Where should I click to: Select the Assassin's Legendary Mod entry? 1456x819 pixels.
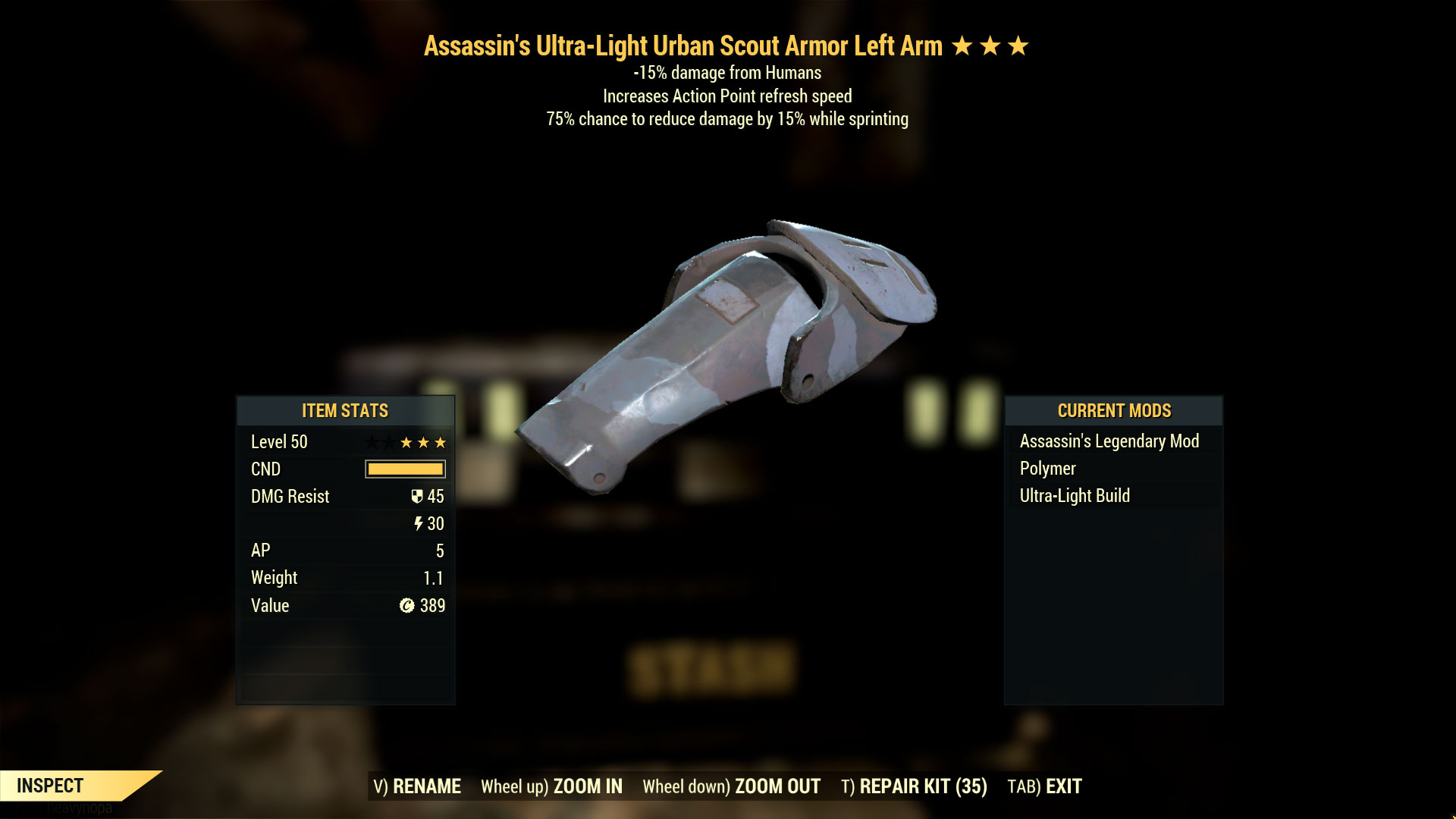pyautogui.click(x=1109, y=441)
